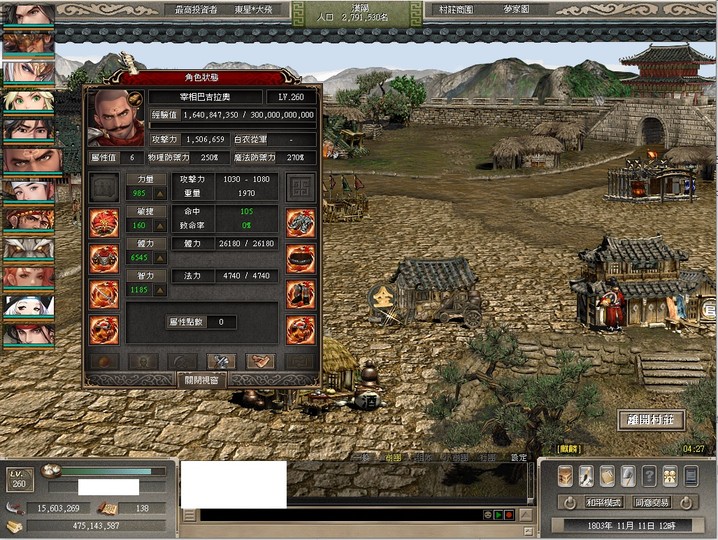The image size is (718, 540).
Task: Select the top party member portrait
Action: point(28,14)
